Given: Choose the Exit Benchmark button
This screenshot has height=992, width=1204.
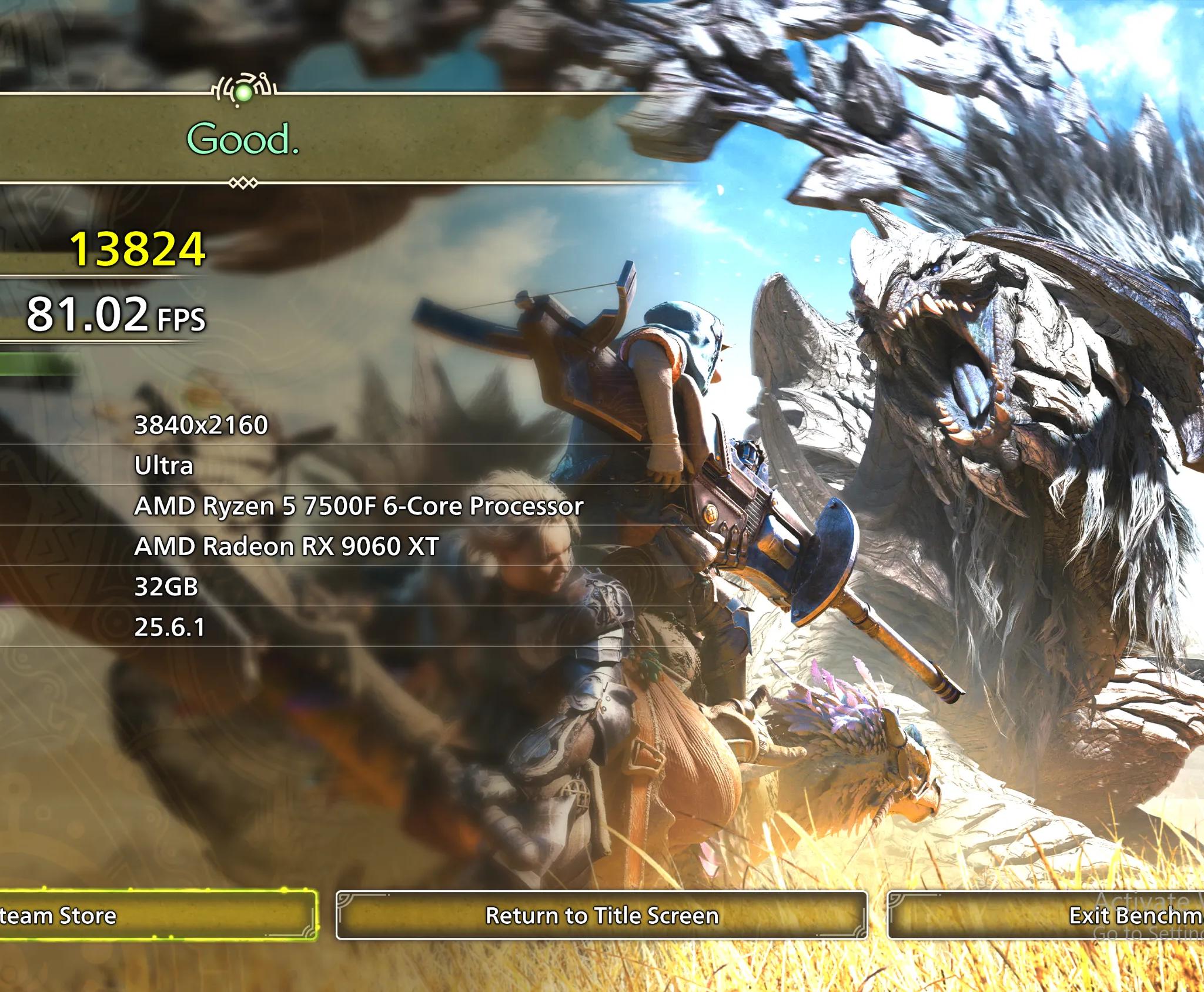Looking at the screenshot, I should click(x=1046, y=916).
